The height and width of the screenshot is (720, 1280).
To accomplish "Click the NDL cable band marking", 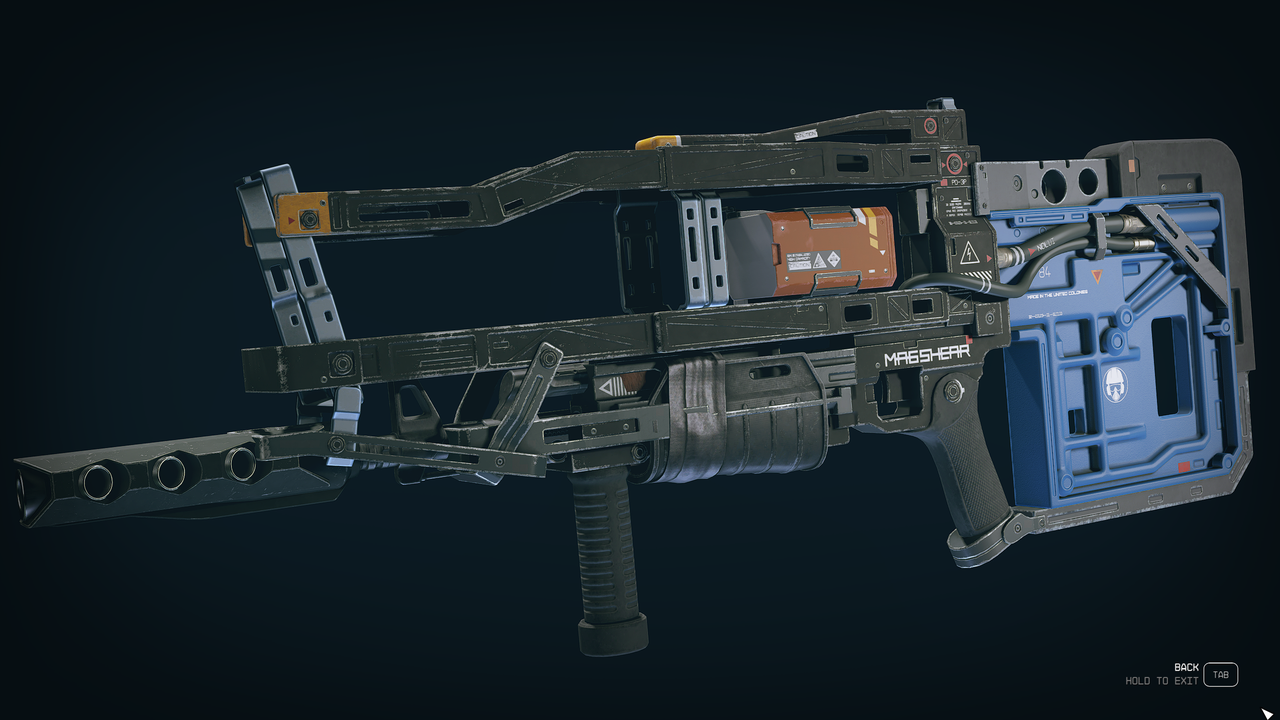I will click(x=1042, y=246).
